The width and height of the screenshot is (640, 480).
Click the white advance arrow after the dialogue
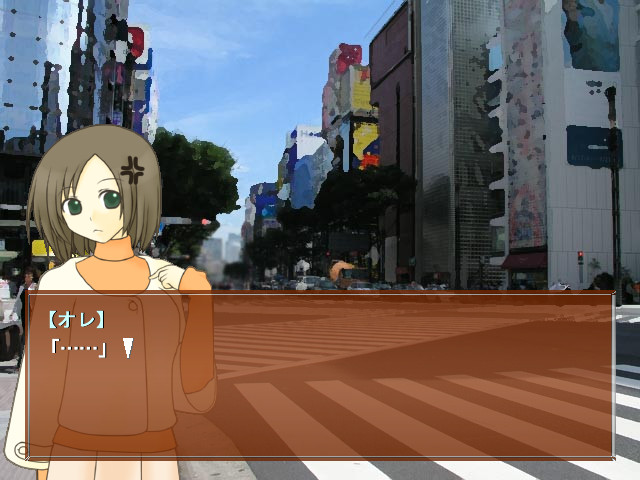pos(128,348)
